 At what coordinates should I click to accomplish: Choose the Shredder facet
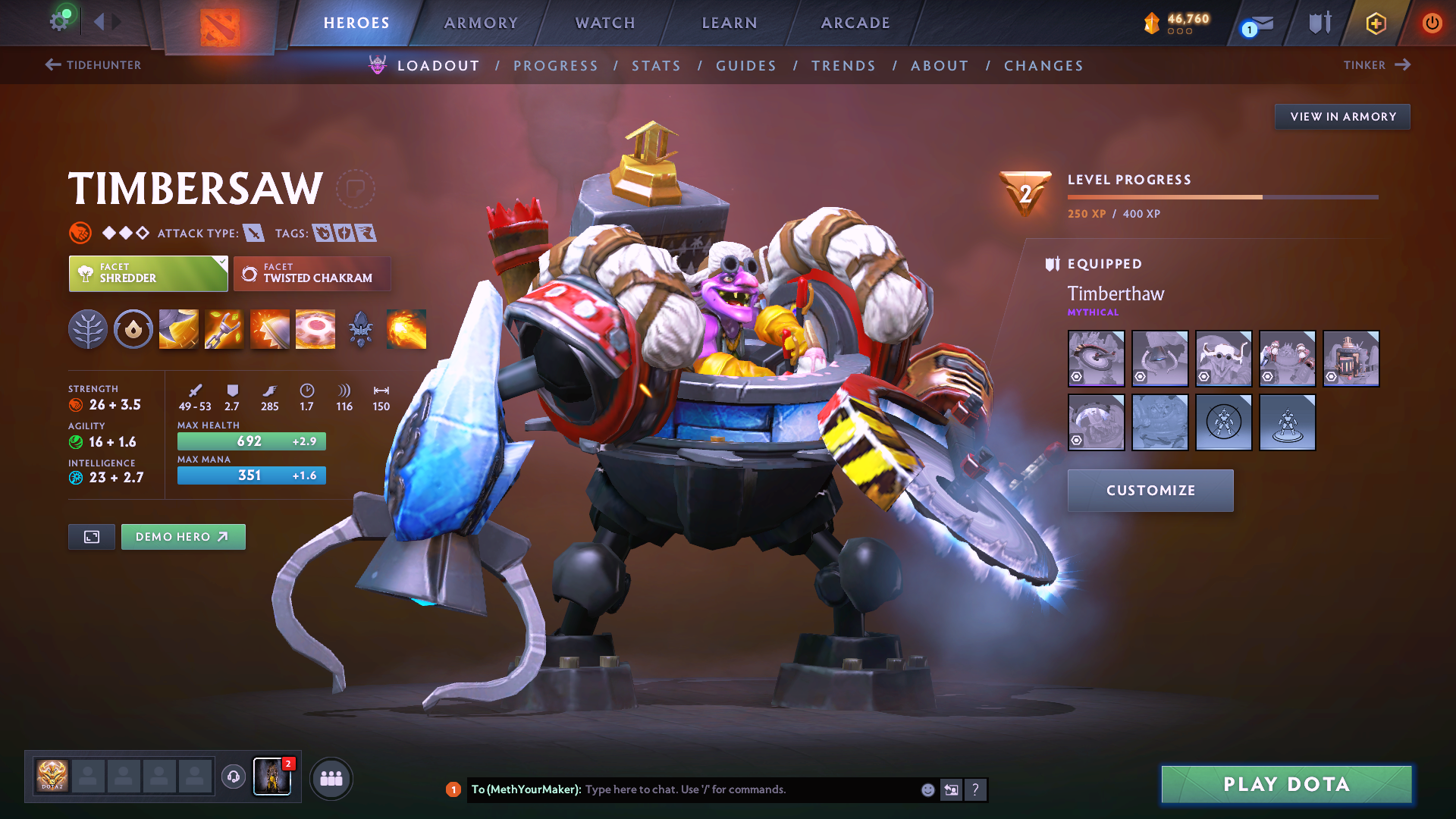pyautogui.click(x=148, y=274)
